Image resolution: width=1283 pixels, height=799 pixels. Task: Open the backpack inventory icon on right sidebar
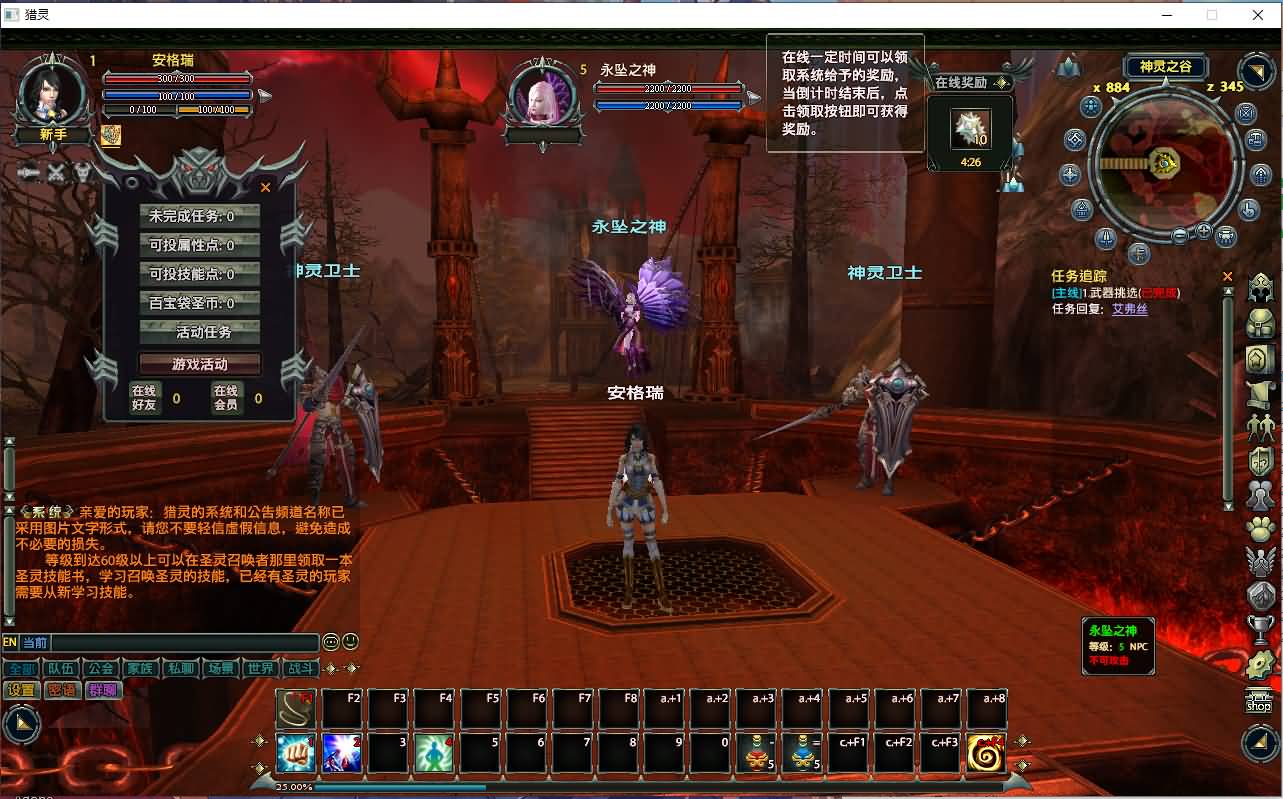(1259, 323)
